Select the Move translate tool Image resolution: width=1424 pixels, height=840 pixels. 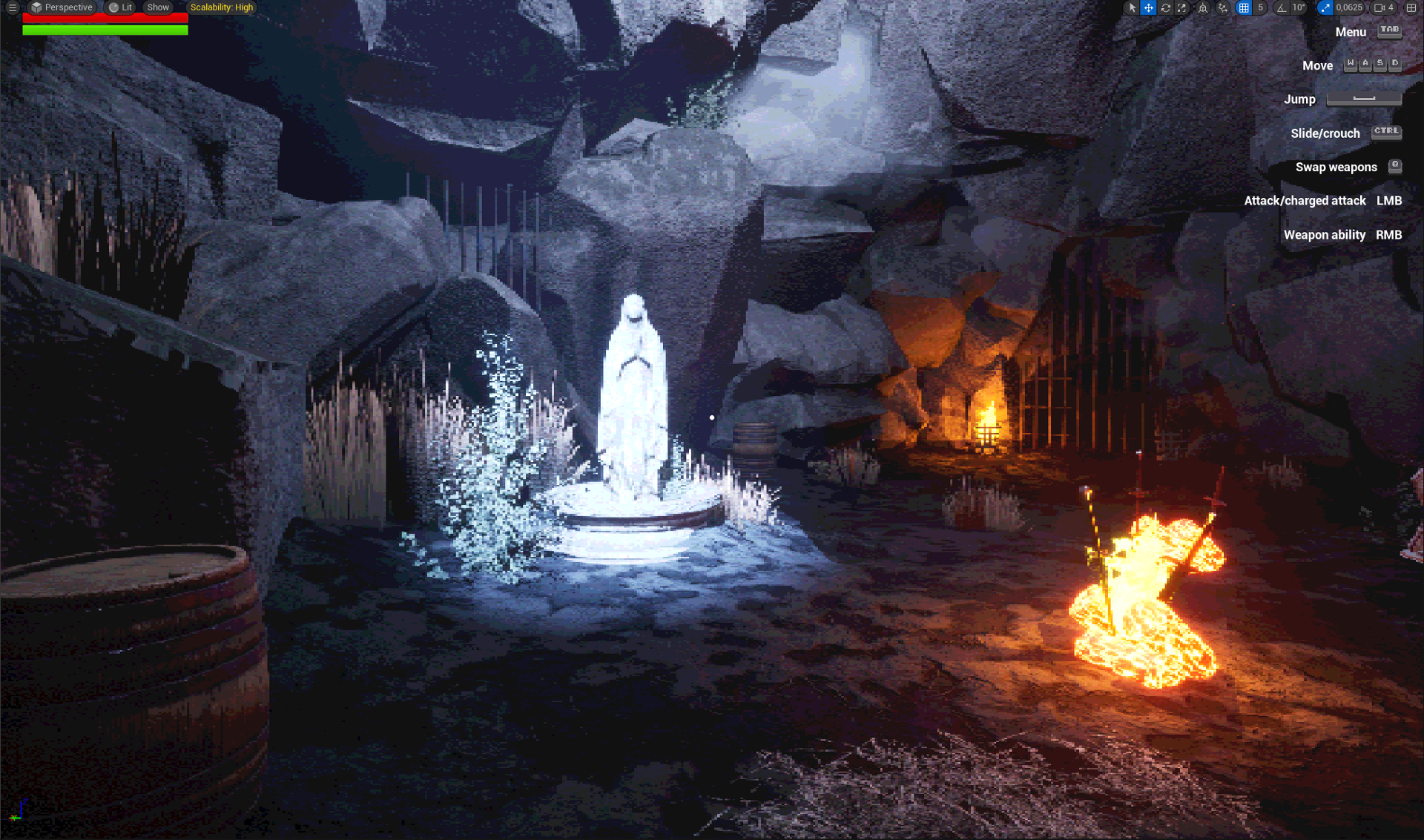click(x=1147, y=7)
